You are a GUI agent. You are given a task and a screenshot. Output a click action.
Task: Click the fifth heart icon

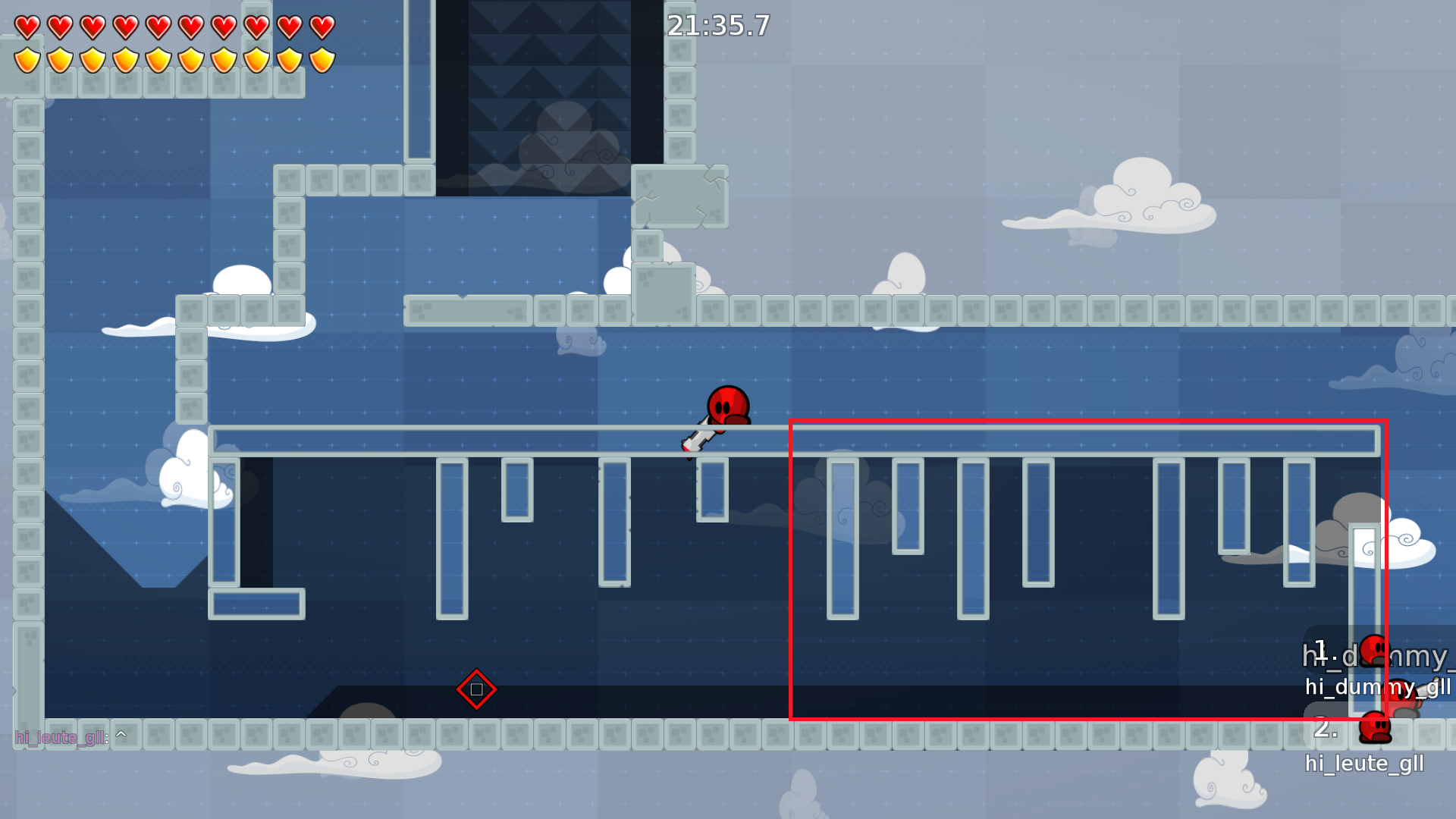click(x=159, y=27)
